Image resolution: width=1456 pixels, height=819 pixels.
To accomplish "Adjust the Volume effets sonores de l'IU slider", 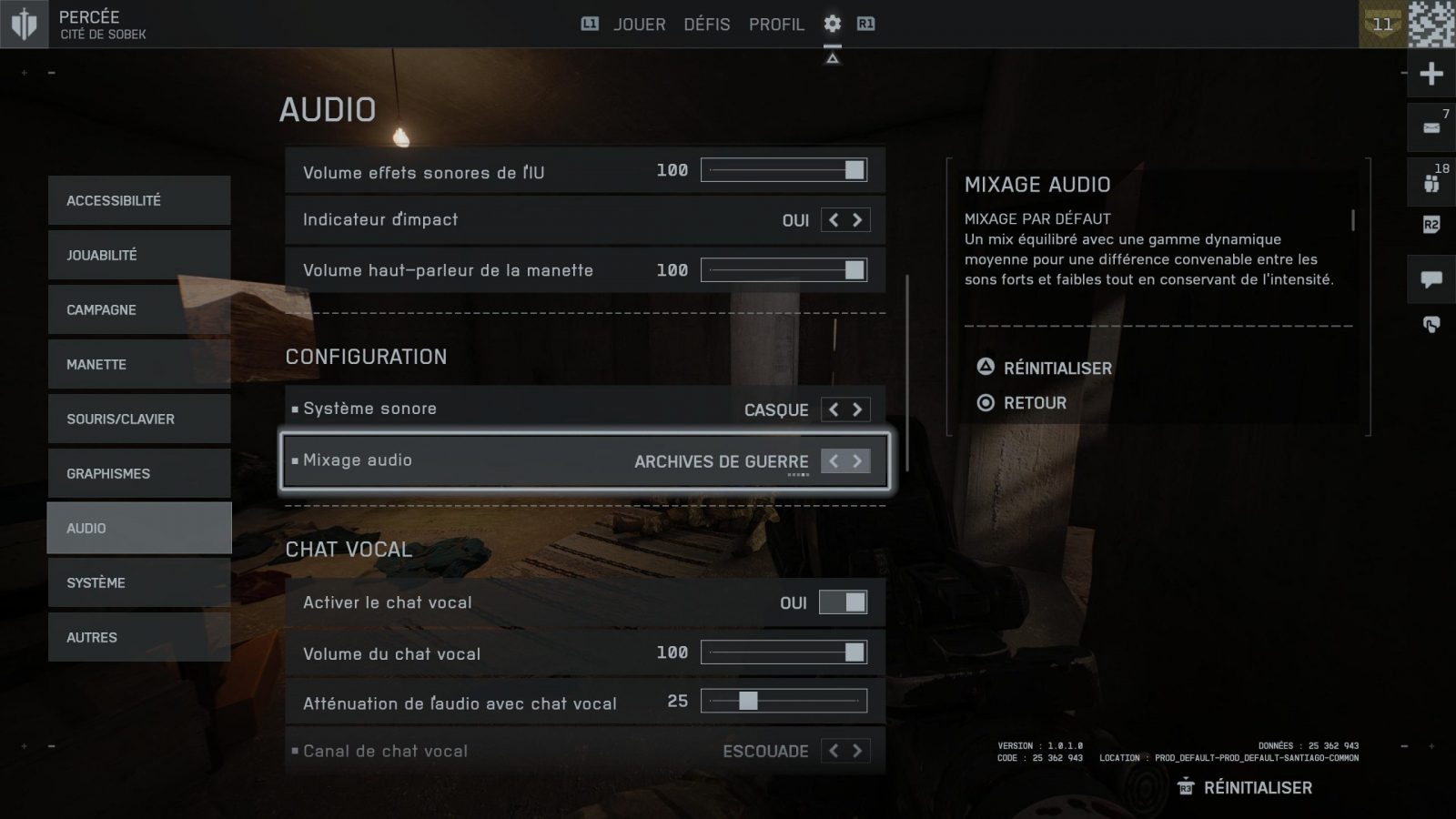I will (784, 170).
